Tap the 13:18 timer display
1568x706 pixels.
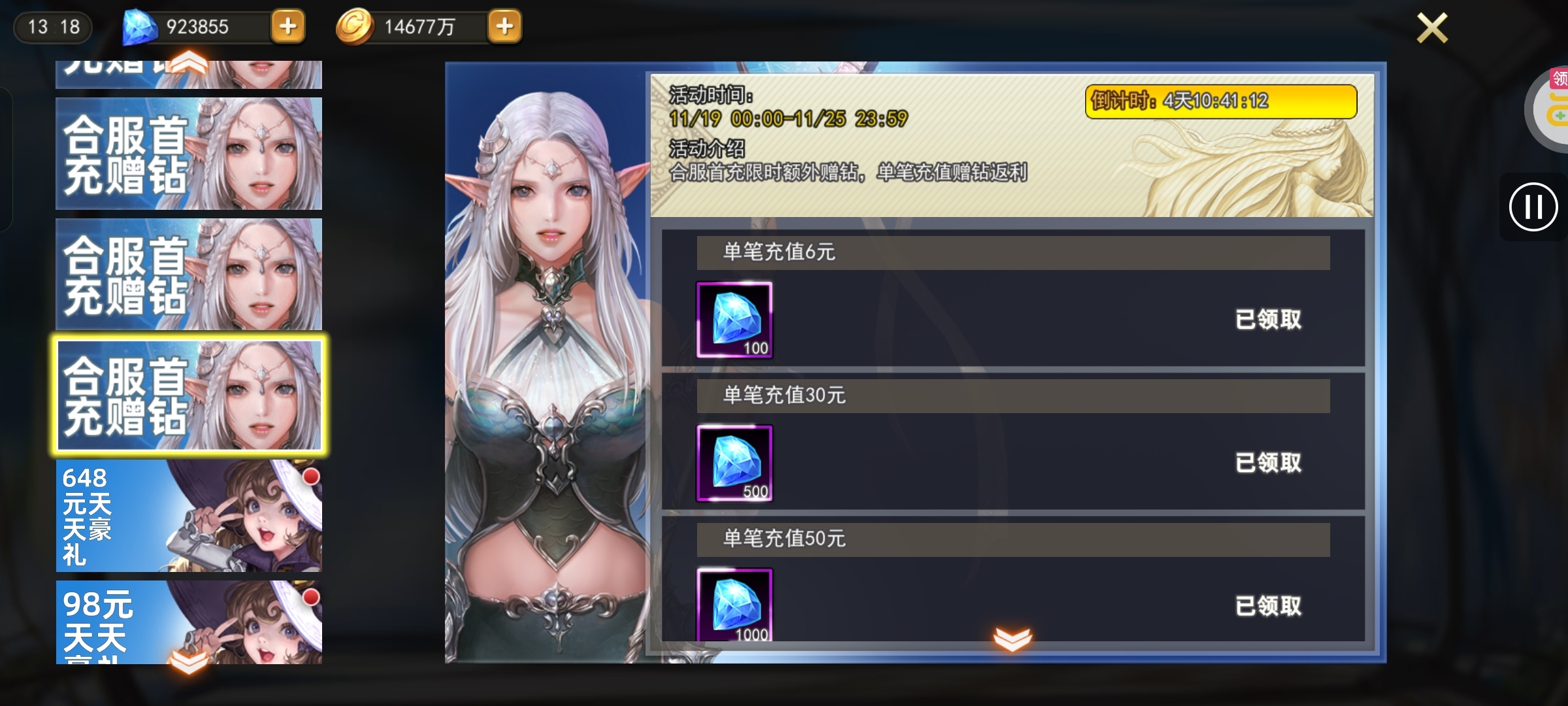coord(52,27)
